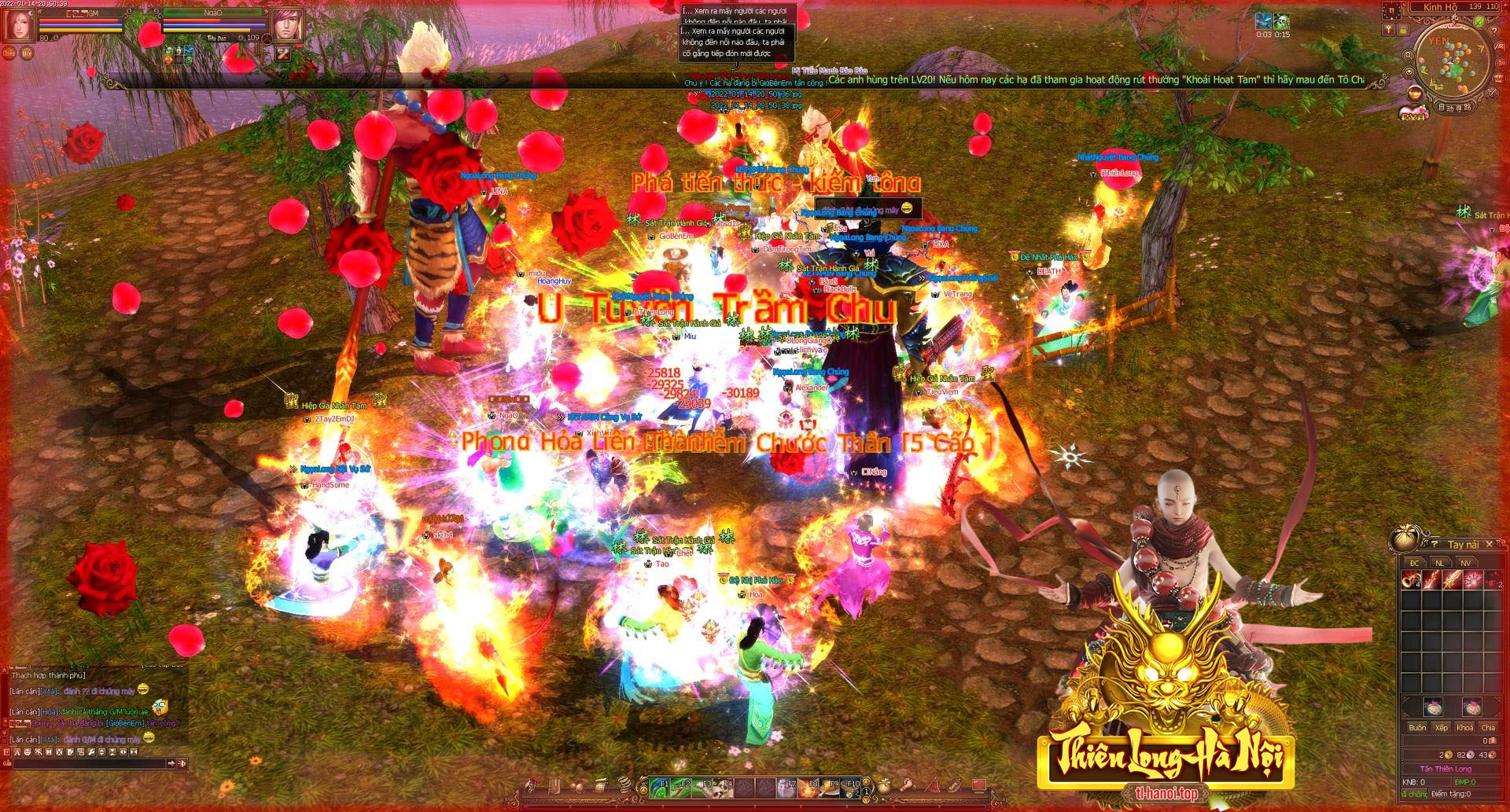This screenshot has height=812, width=1510.
Task: Click the auto-pathfinding button under the minimap
Action: pyautogui.click(x=1456, y=107)
